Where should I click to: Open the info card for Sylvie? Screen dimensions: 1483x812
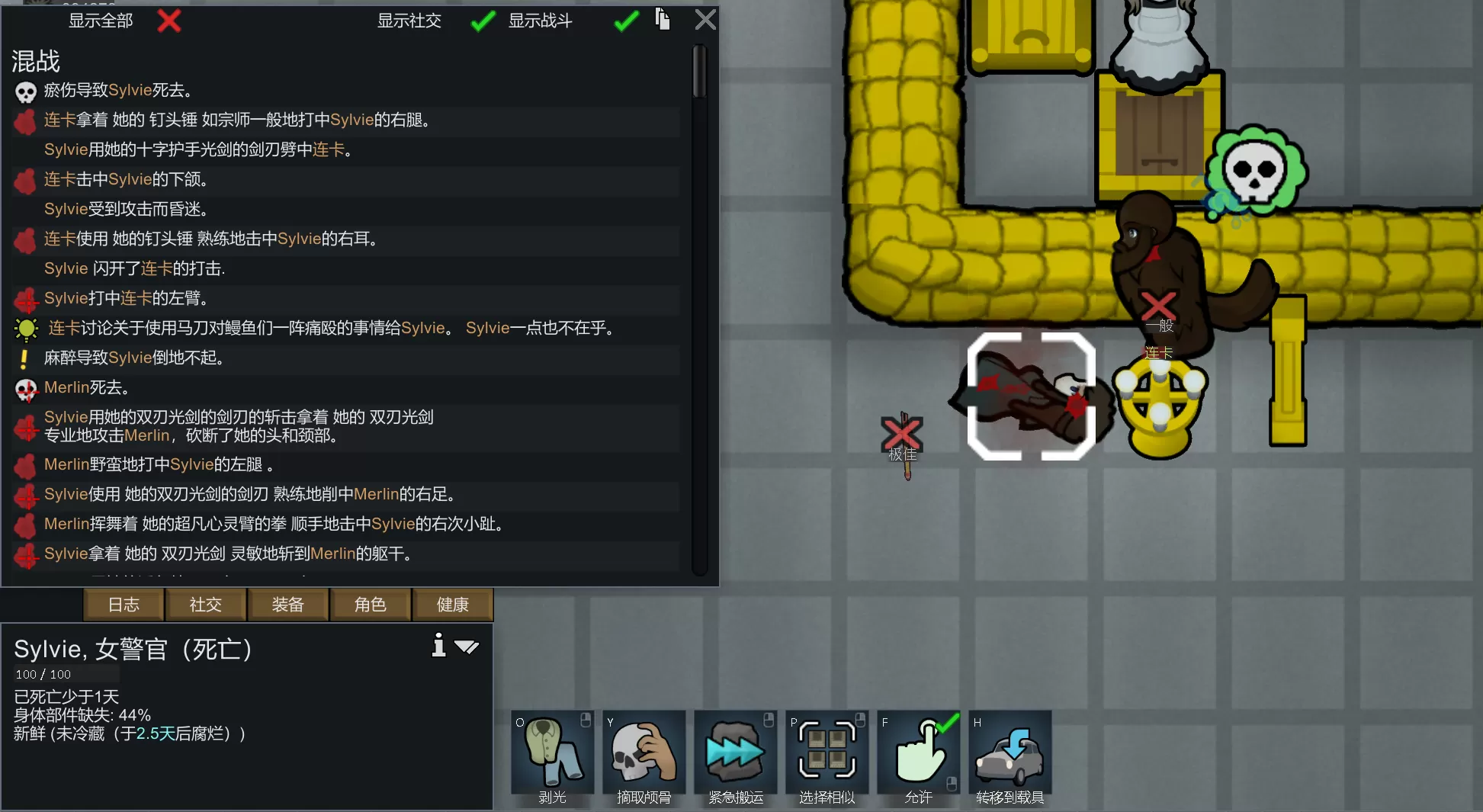tap(438, 646)
